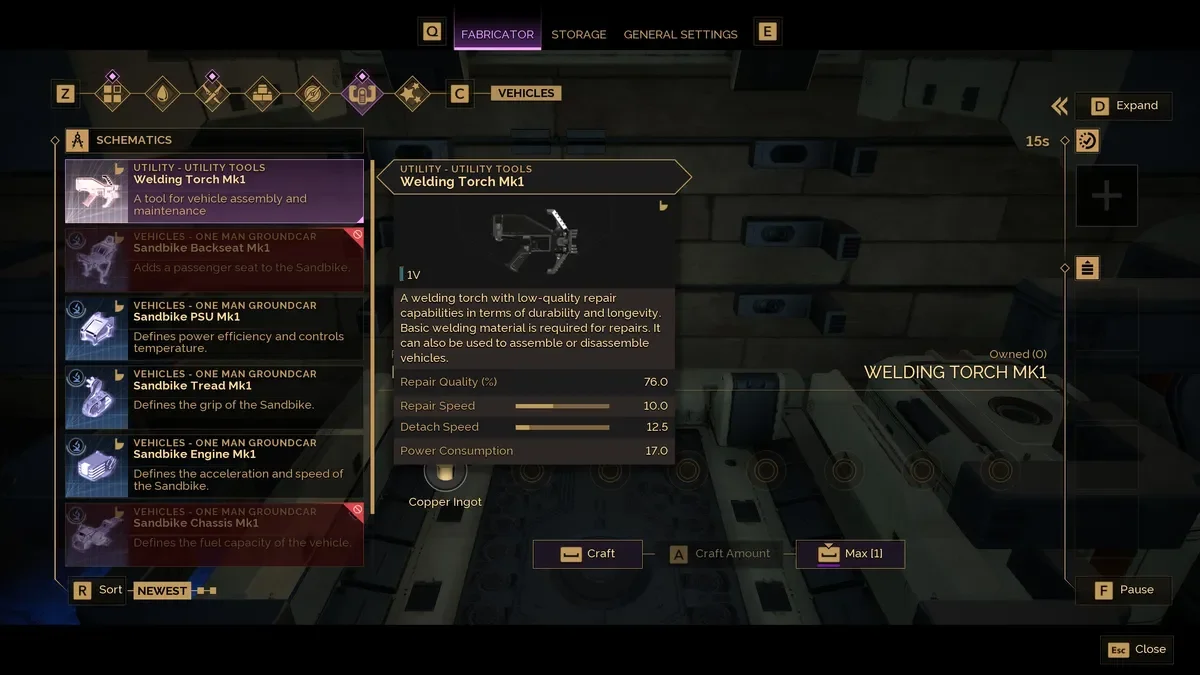
Task: Pick the Sandbike Tread Mk1 schematic
Action: (214, 397)
